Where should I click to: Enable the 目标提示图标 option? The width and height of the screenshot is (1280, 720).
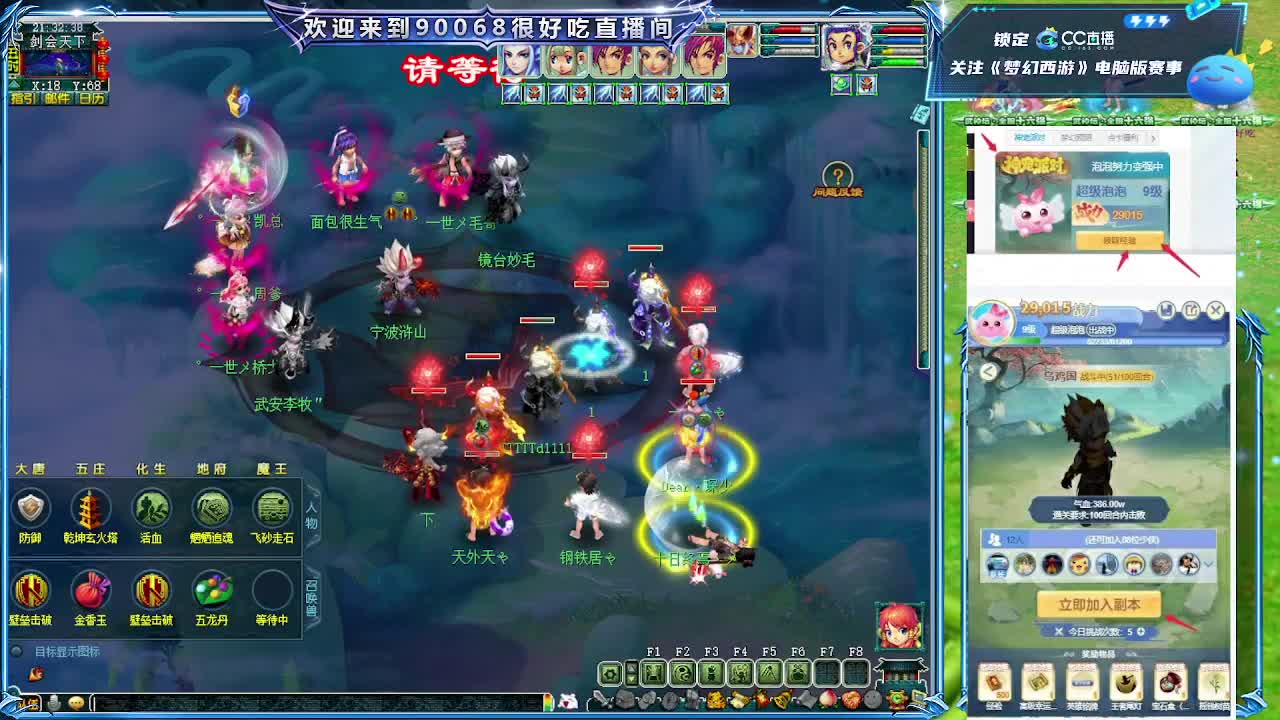tap(15, 650)
